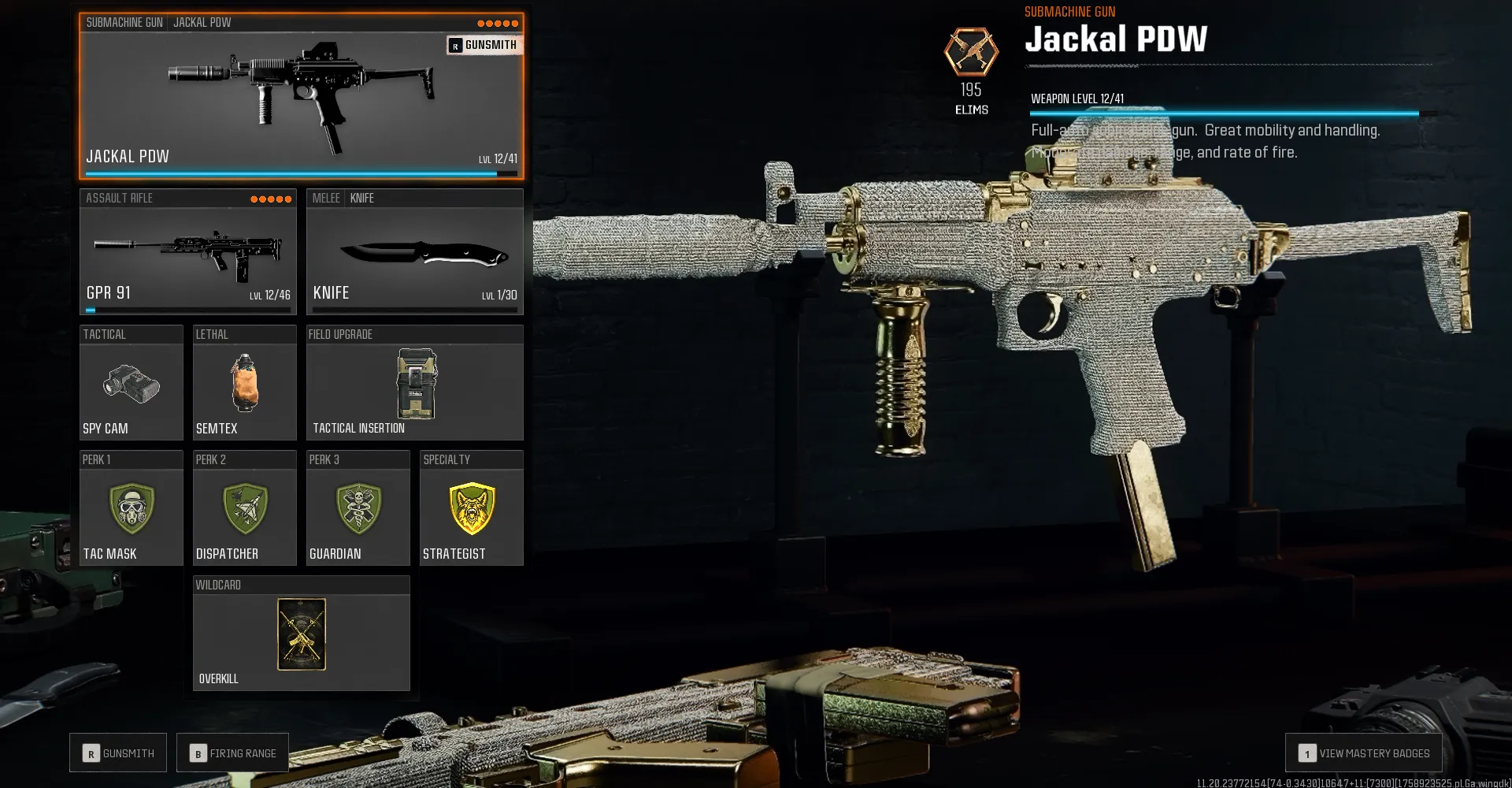Switch to the Knife melee tab
The height and width of the screenshot is (788, 1512).
pyautogui.click(x=362, y=198)
